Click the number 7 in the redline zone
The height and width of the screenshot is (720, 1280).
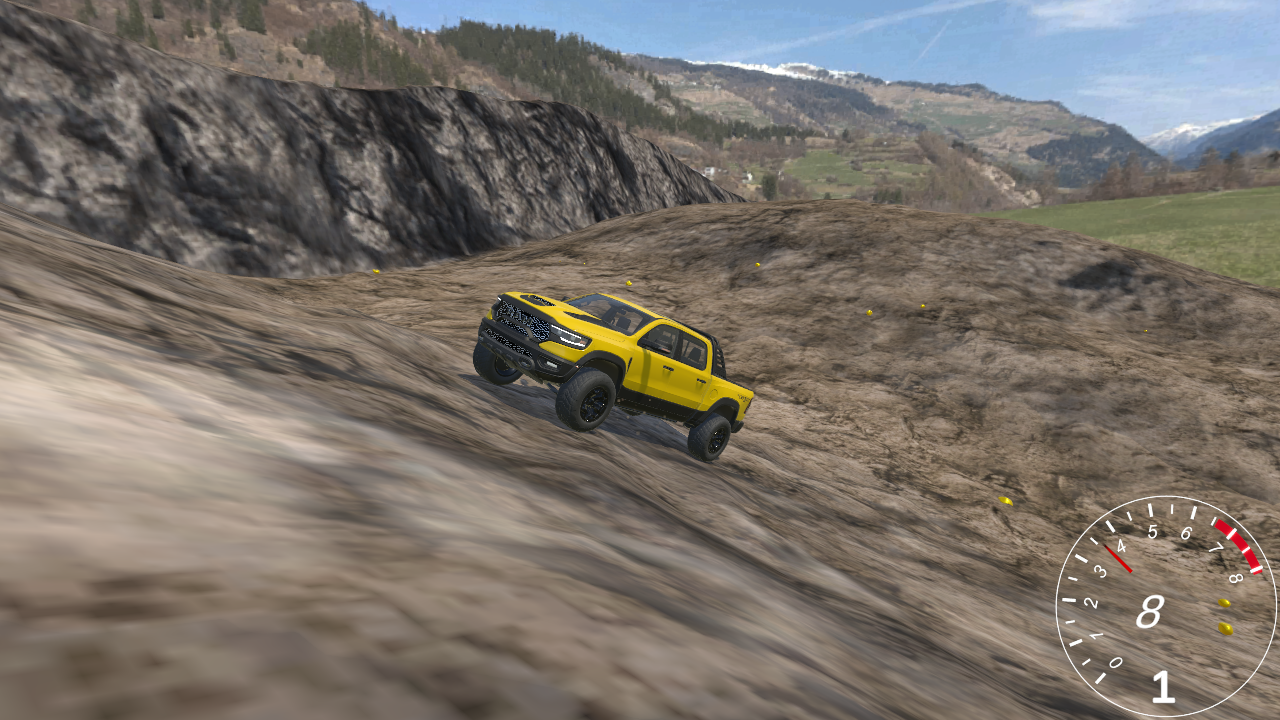tap(1218, 548)
